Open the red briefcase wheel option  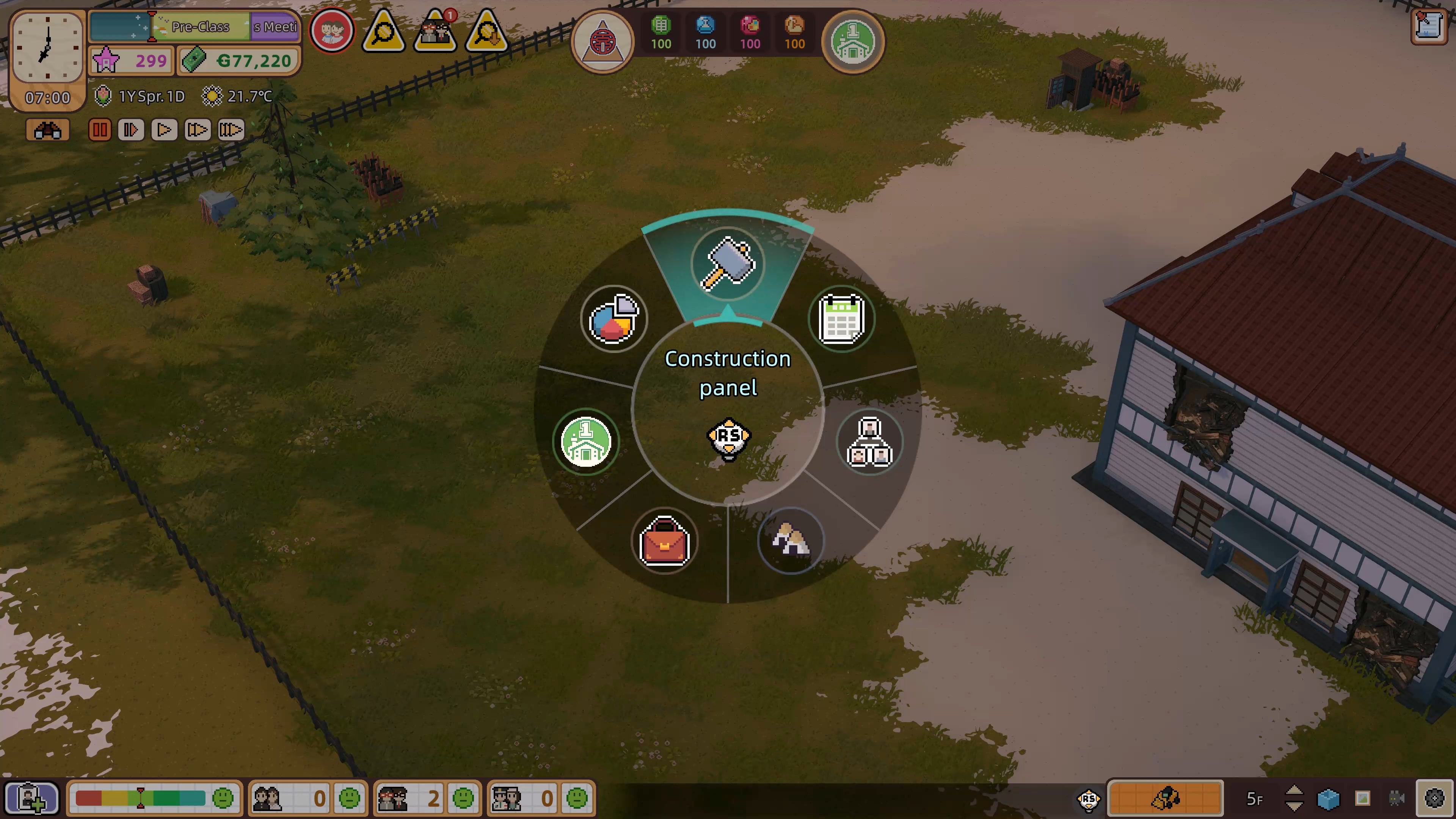[x=664, y=541]
